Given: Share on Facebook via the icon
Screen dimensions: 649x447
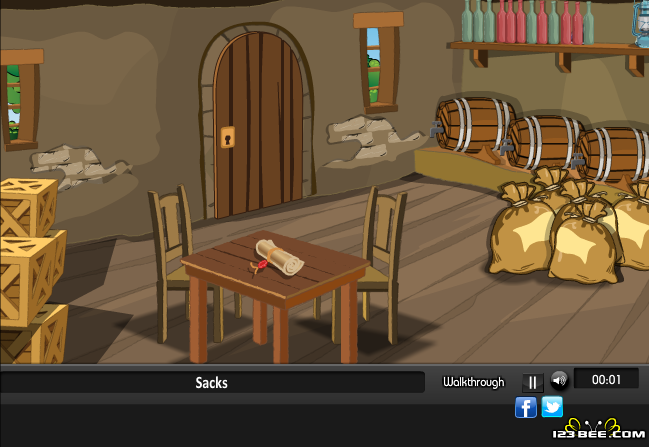Looking at the screenshot, I should click(526, 407).
